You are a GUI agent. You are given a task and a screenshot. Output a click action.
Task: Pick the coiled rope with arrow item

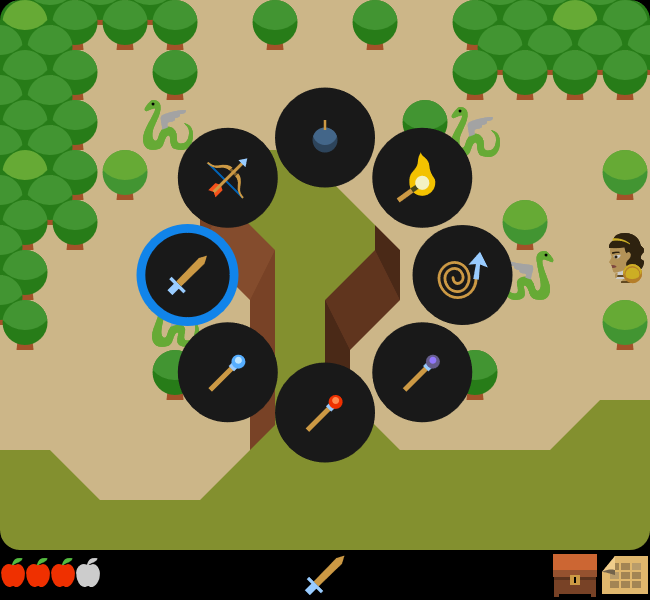tap(462, 275)
